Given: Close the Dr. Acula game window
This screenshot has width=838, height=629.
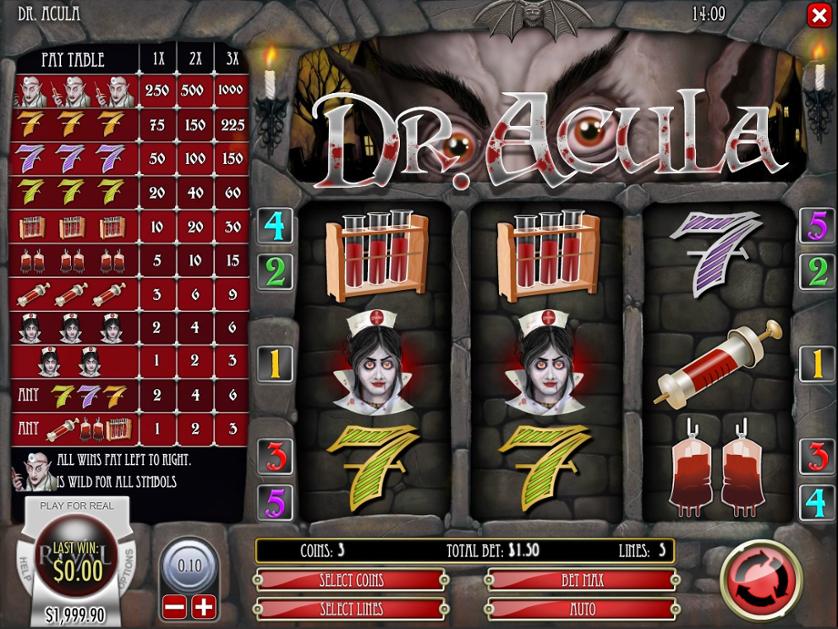Looking at the screenshot, I should click(x=817, y=15).
